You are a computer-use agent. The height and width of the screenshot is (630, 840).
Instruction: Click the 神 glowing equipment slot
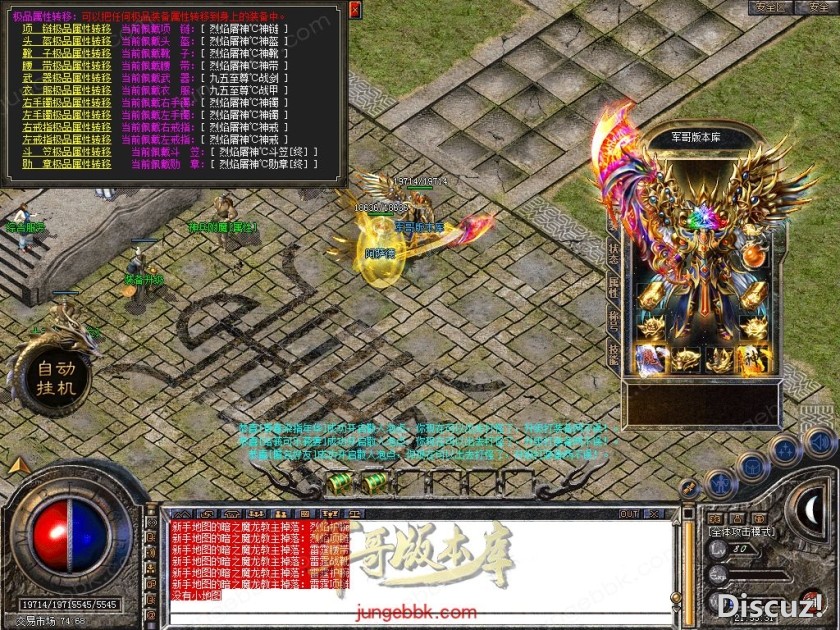coord(751,358)
